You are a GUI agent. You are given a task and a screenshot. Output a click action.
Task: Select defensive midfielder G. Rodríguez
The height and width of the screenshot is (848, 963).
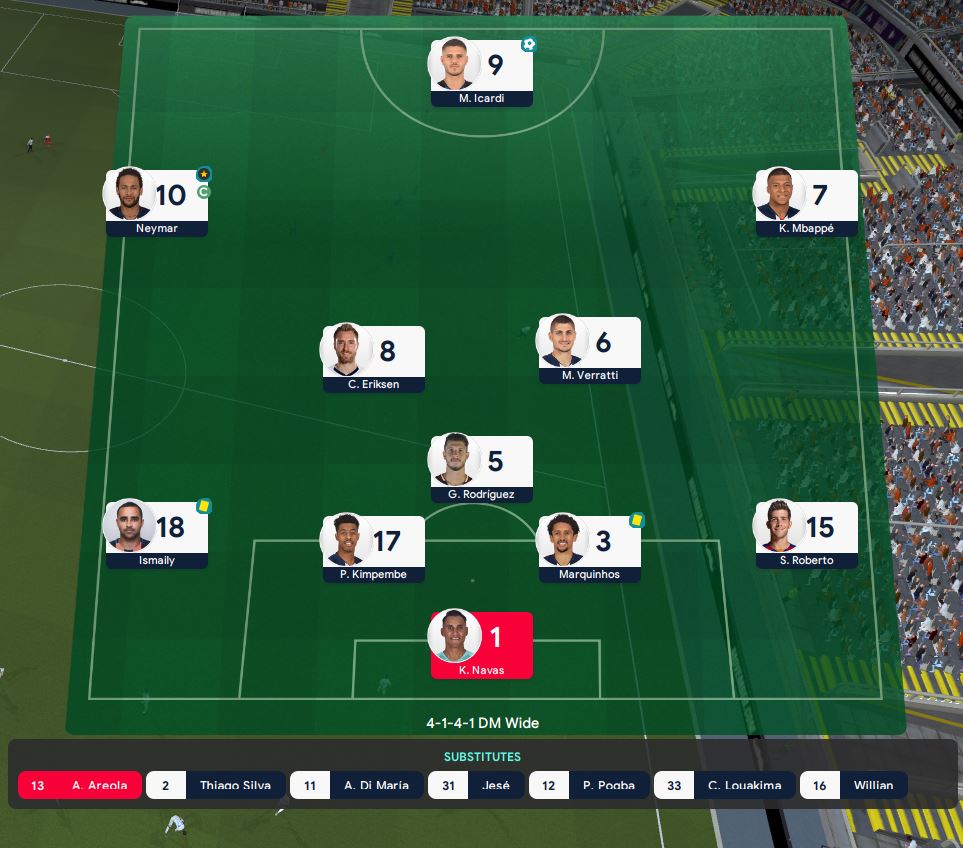tap(481, 468)
